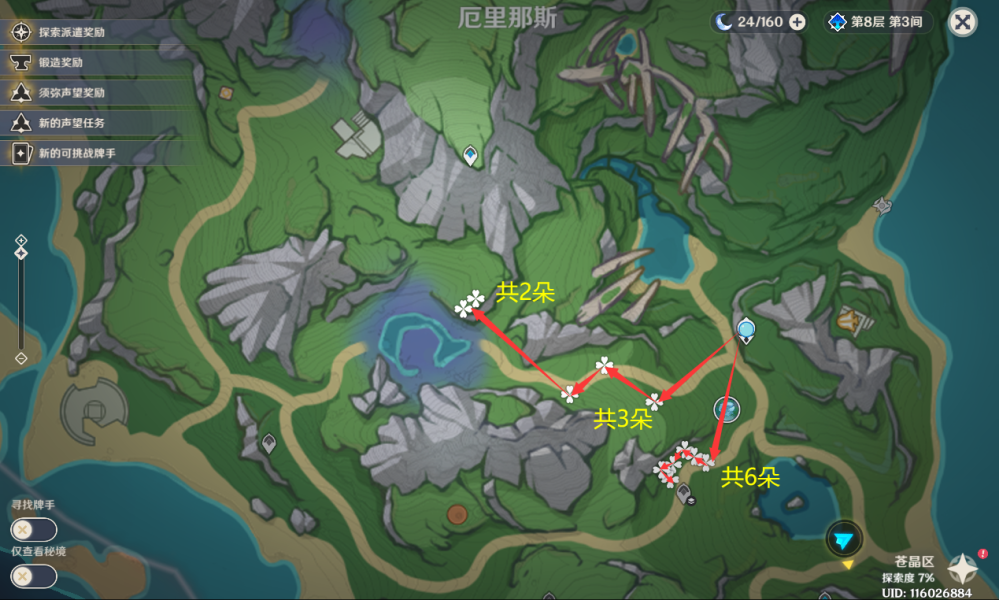Select the round domain marker beside the path
This screenshot has width=999, height=600.
[x=727, y=408]
